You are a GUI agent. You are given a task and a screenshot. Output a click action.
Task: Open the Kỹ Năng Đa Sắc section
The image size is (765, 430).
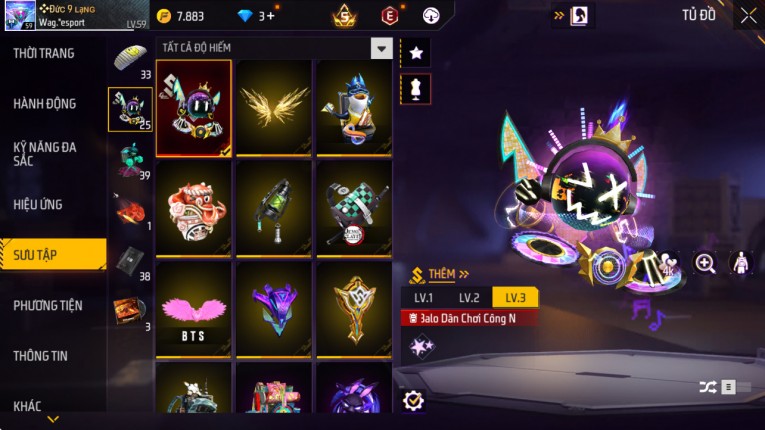coord(45,153)
